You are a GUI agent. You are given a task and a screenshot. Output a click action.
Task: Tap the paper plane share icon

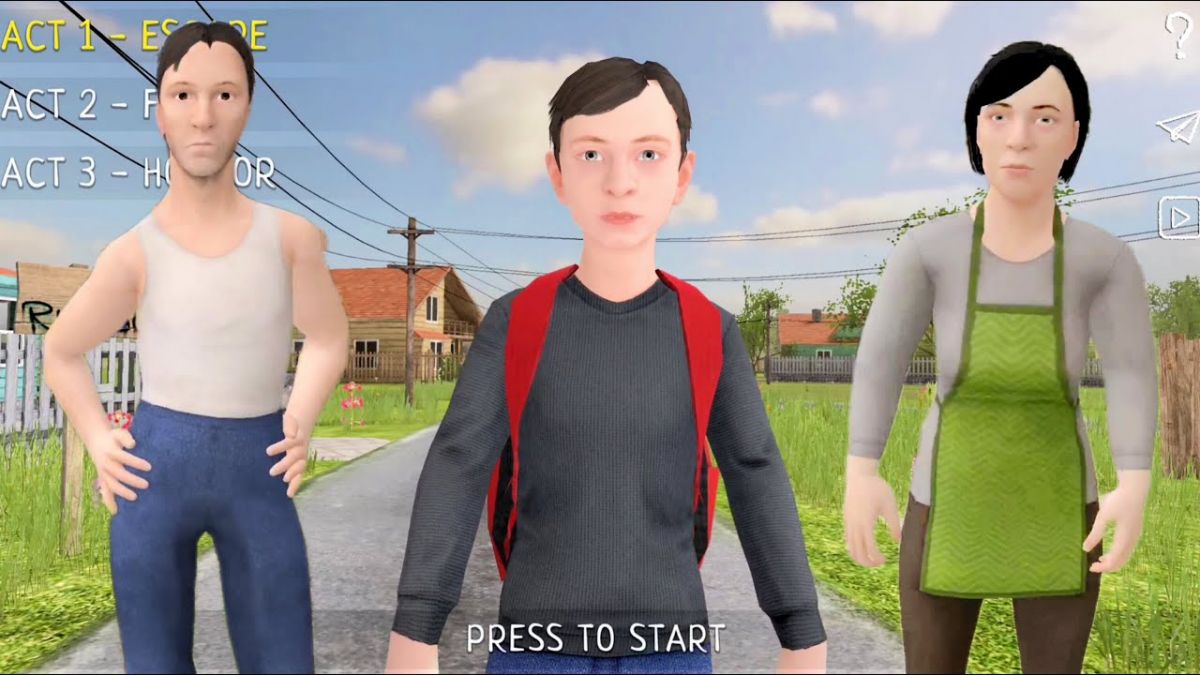click(x=1177, y=127)
